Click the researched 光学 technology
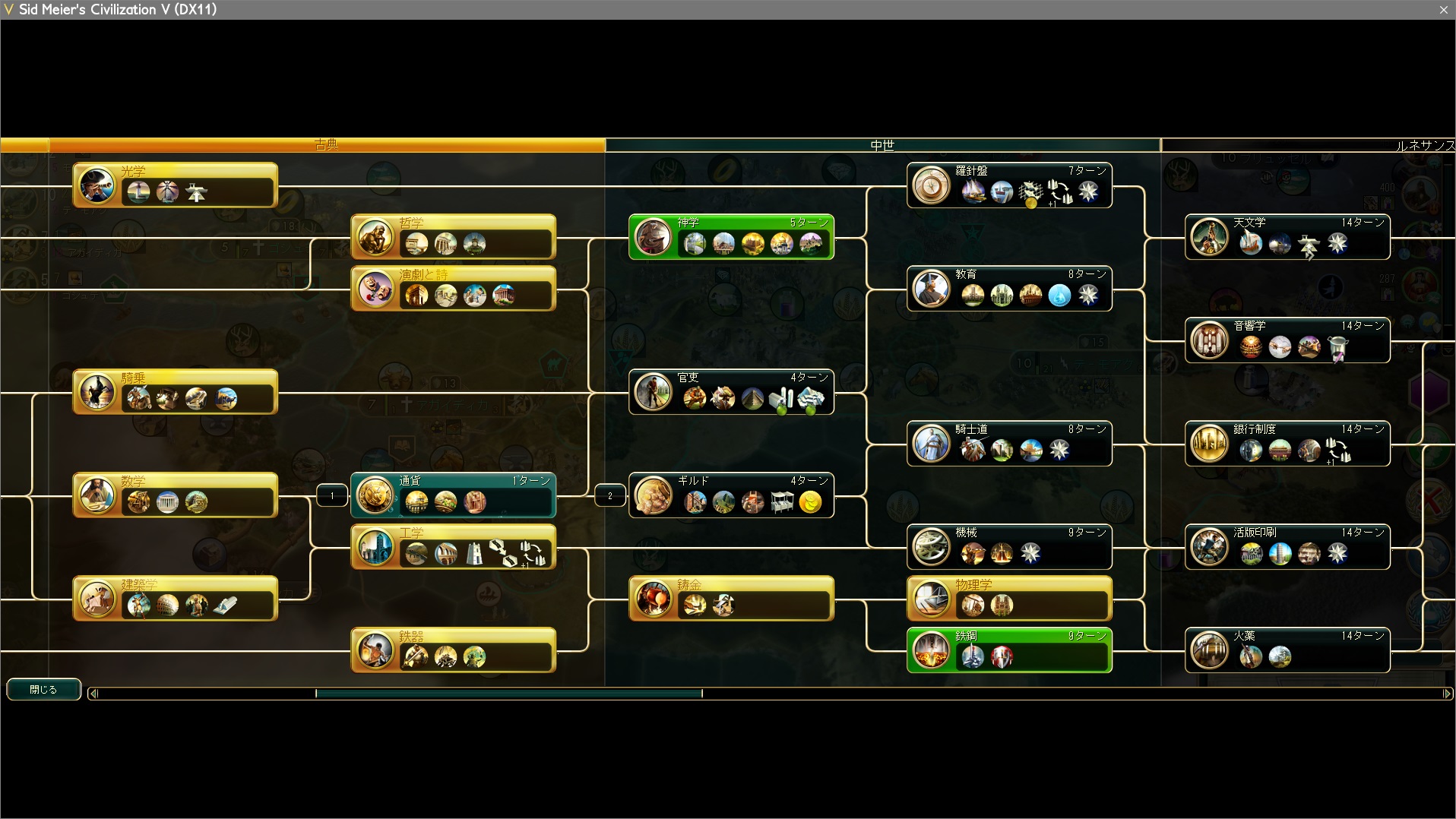Viewport: 1456px width, 819px height. [175, 185]
